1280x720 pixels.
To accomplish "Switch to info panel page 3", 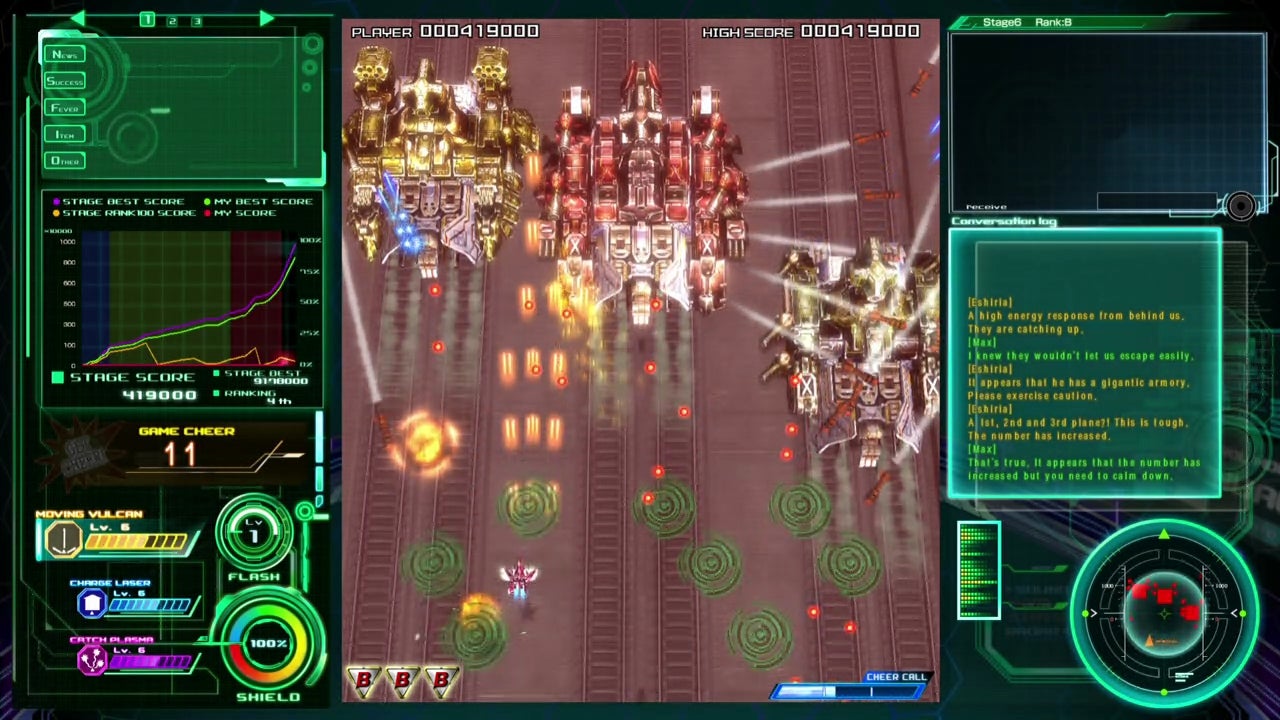I will 196,20.
